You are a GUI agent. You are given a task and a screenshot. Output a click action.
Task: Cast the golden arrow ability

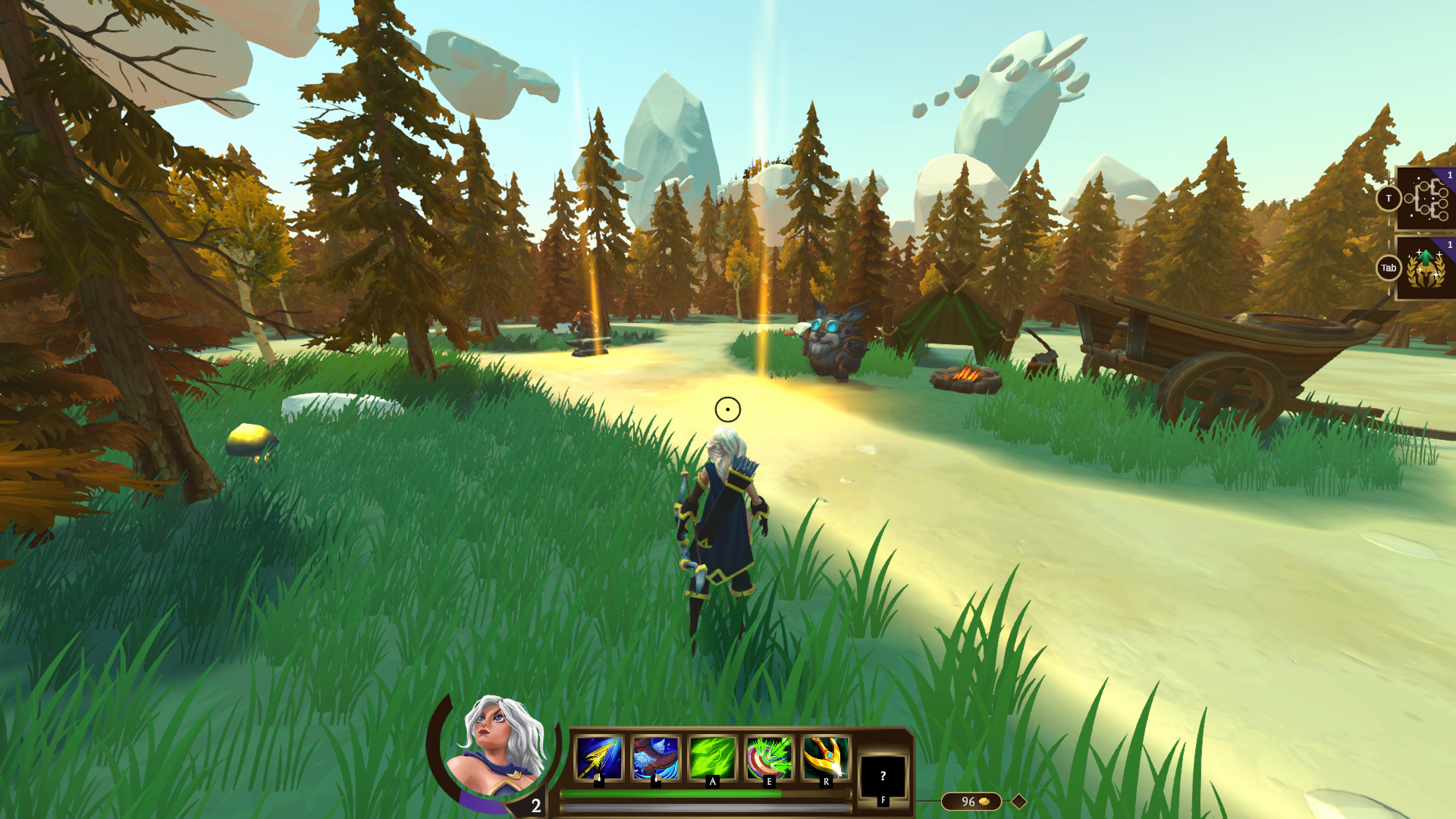[598, 759]
